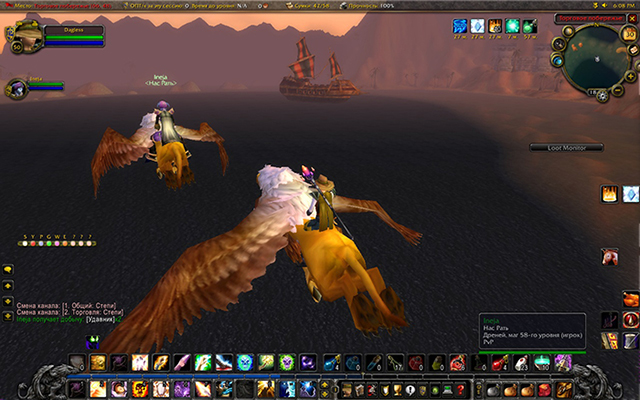Click the blue lightning buff icon
Image resolution: width=640 pixels, height=400 pixels.
(460, 26)
